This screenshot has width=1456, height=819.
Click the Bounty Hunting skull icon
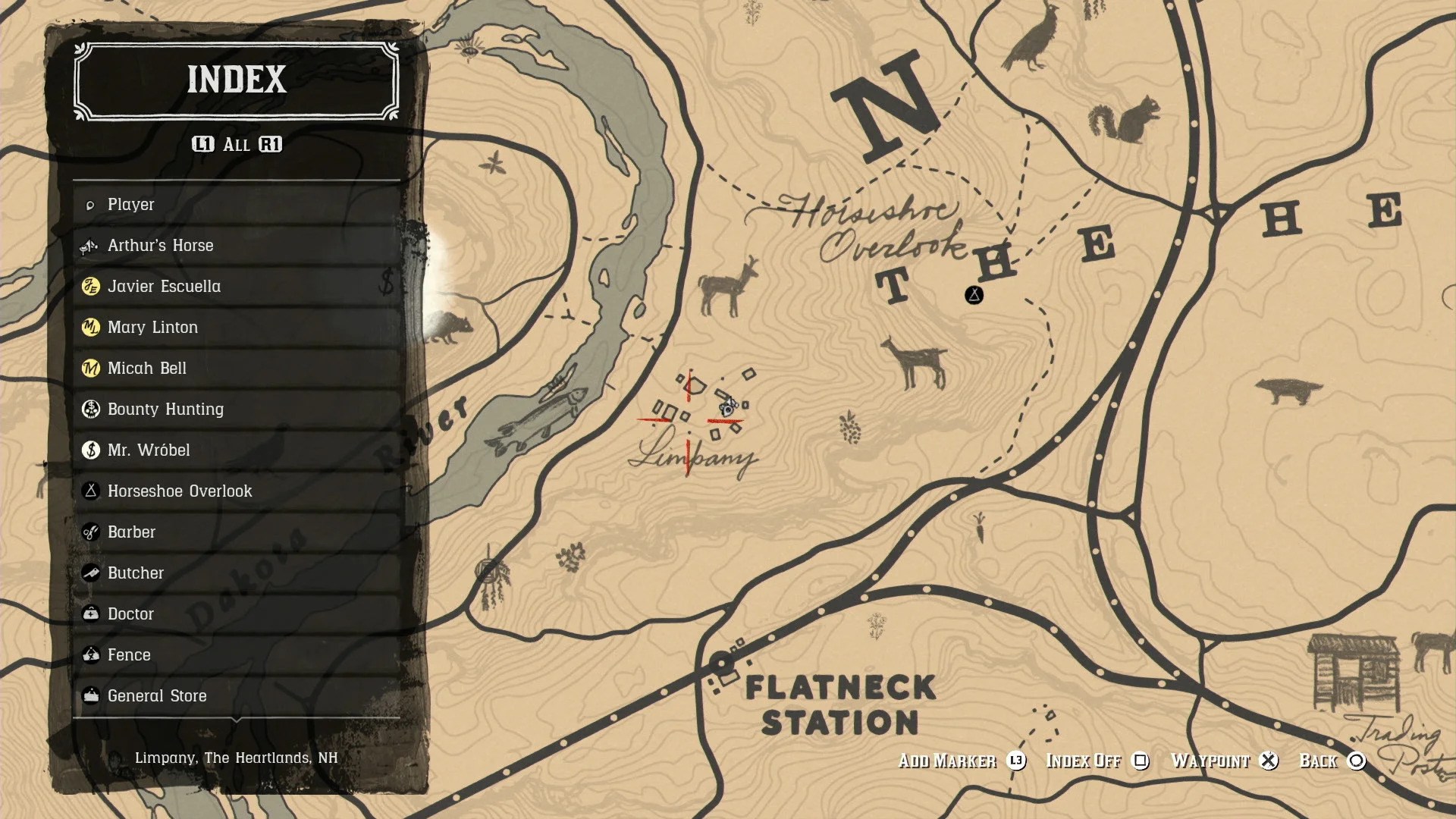click(89, 409)
